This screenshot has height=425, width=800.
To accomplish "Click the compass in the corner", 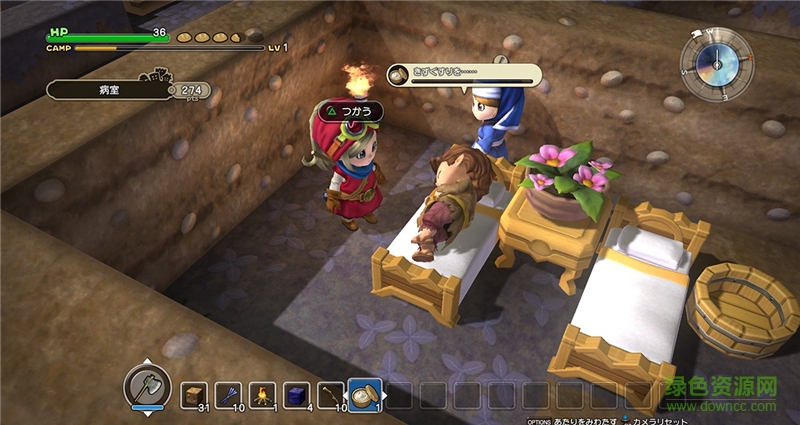I will pos(716,63).
